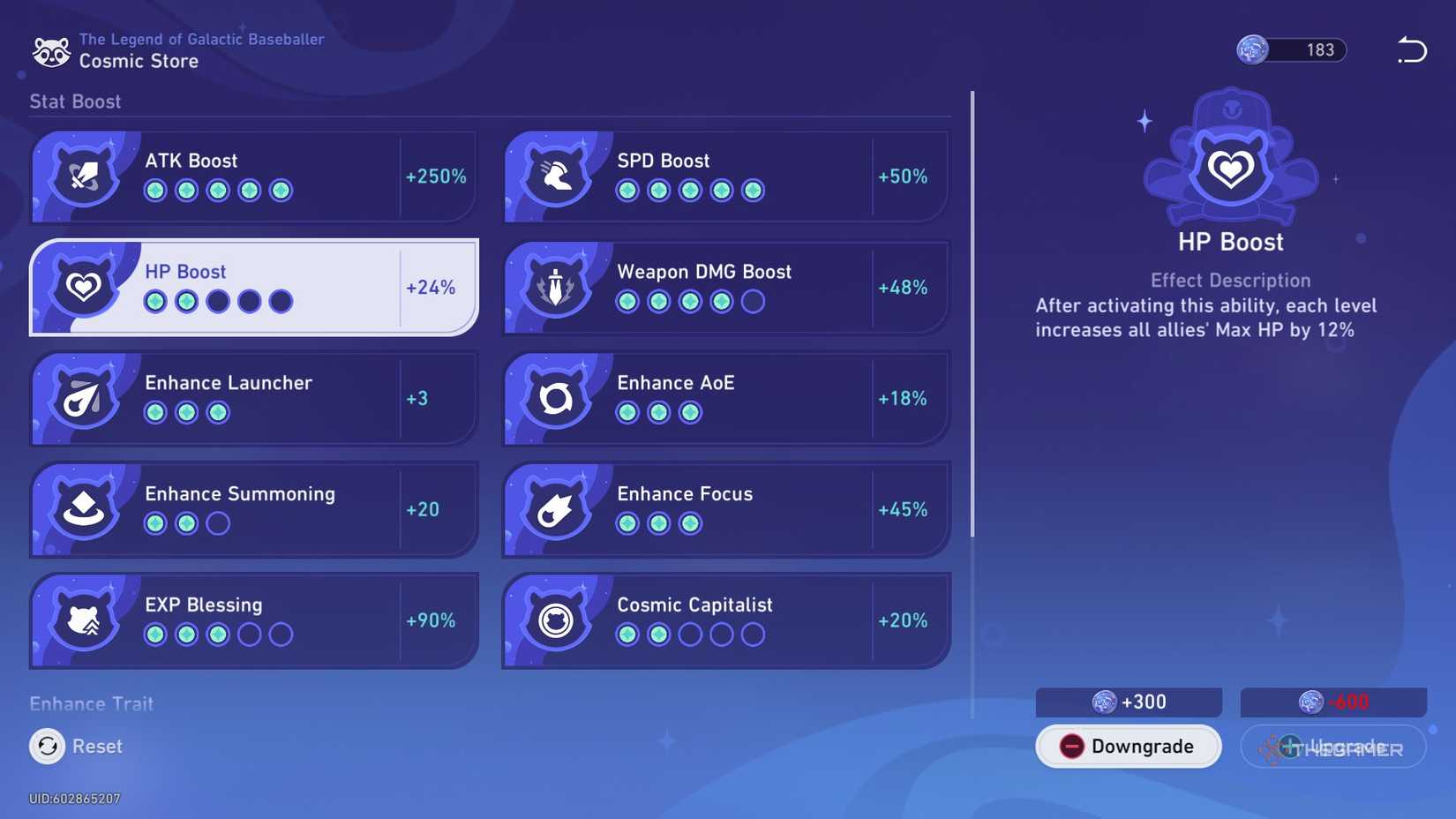Open the Enhance Trait section
The image size is (1456, 819).
tap(91, 703)
